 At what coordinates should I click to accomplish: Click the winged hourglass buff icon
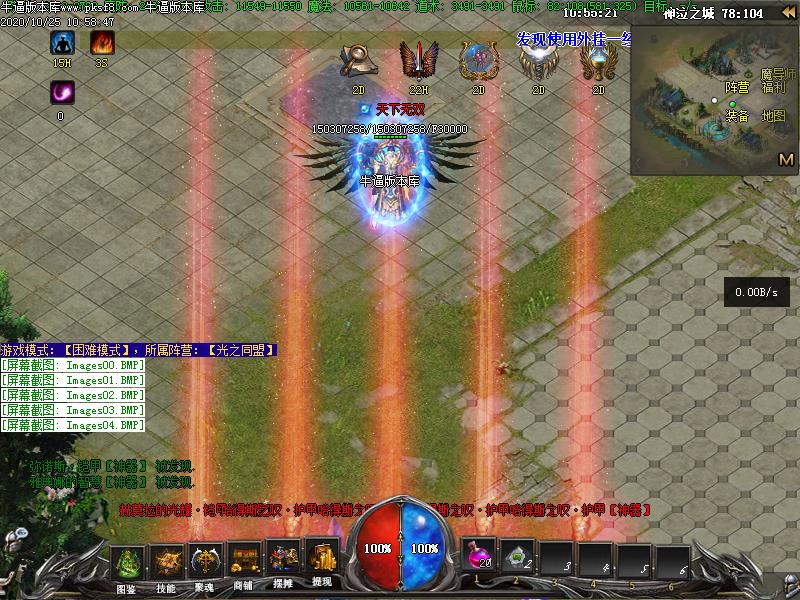[597, 62]
